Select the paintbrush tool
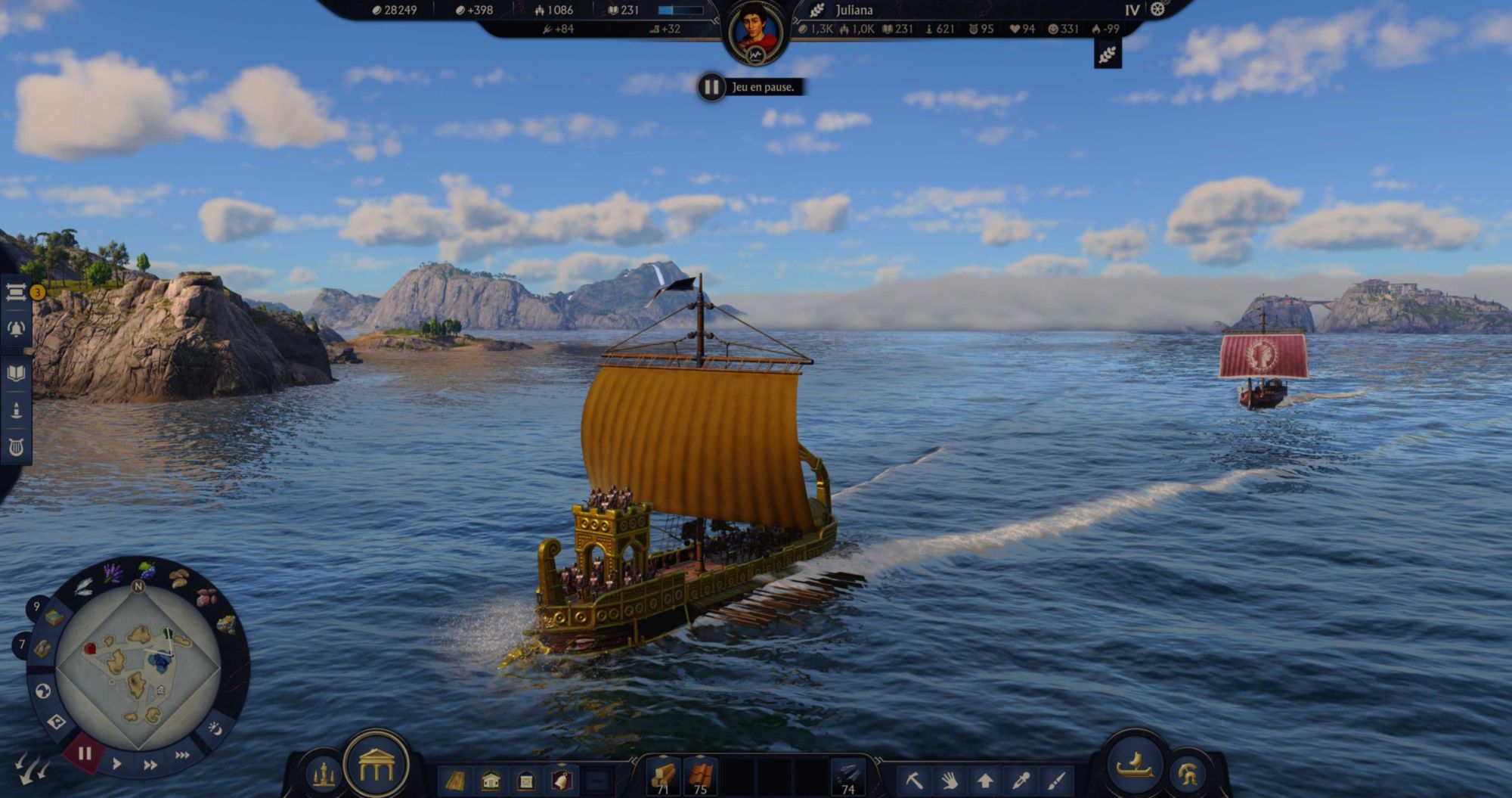This screenshot has width=1512, height=798. [1057, 780]
